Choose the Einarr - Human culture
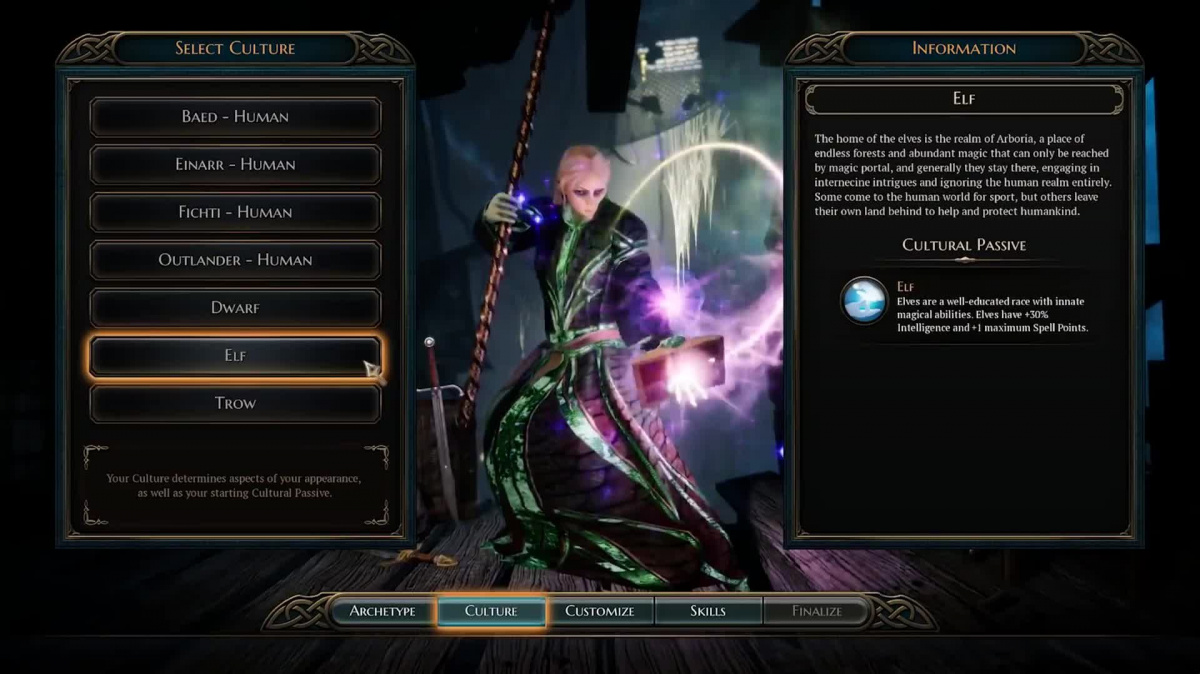The height and width of the screenshot is (674, 1200). pos(235,165)
